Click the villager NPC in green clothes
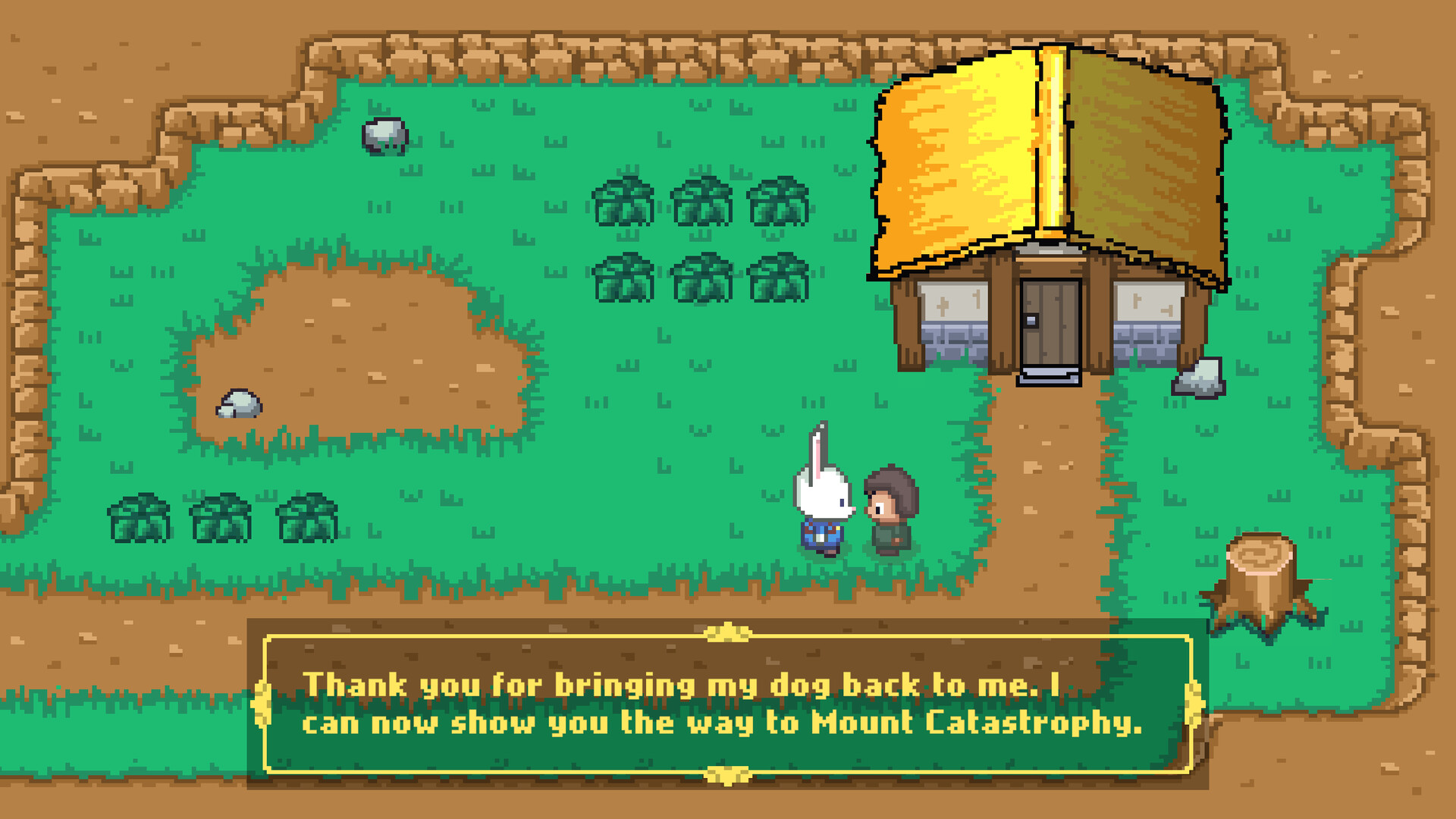 [891, 504]
